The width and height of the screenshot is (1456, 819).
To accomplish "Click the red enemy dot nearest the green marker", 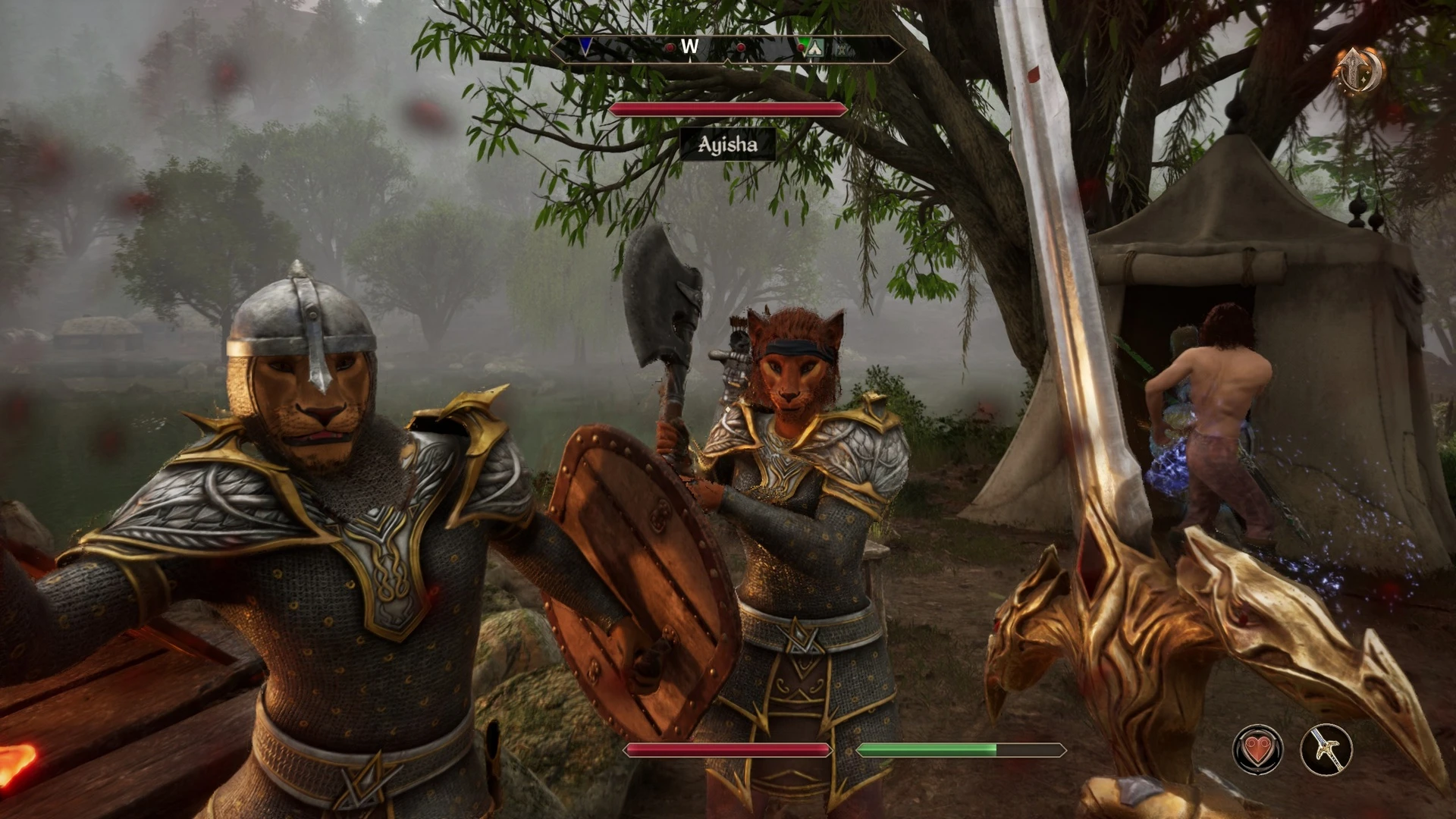I will [801, 47].
